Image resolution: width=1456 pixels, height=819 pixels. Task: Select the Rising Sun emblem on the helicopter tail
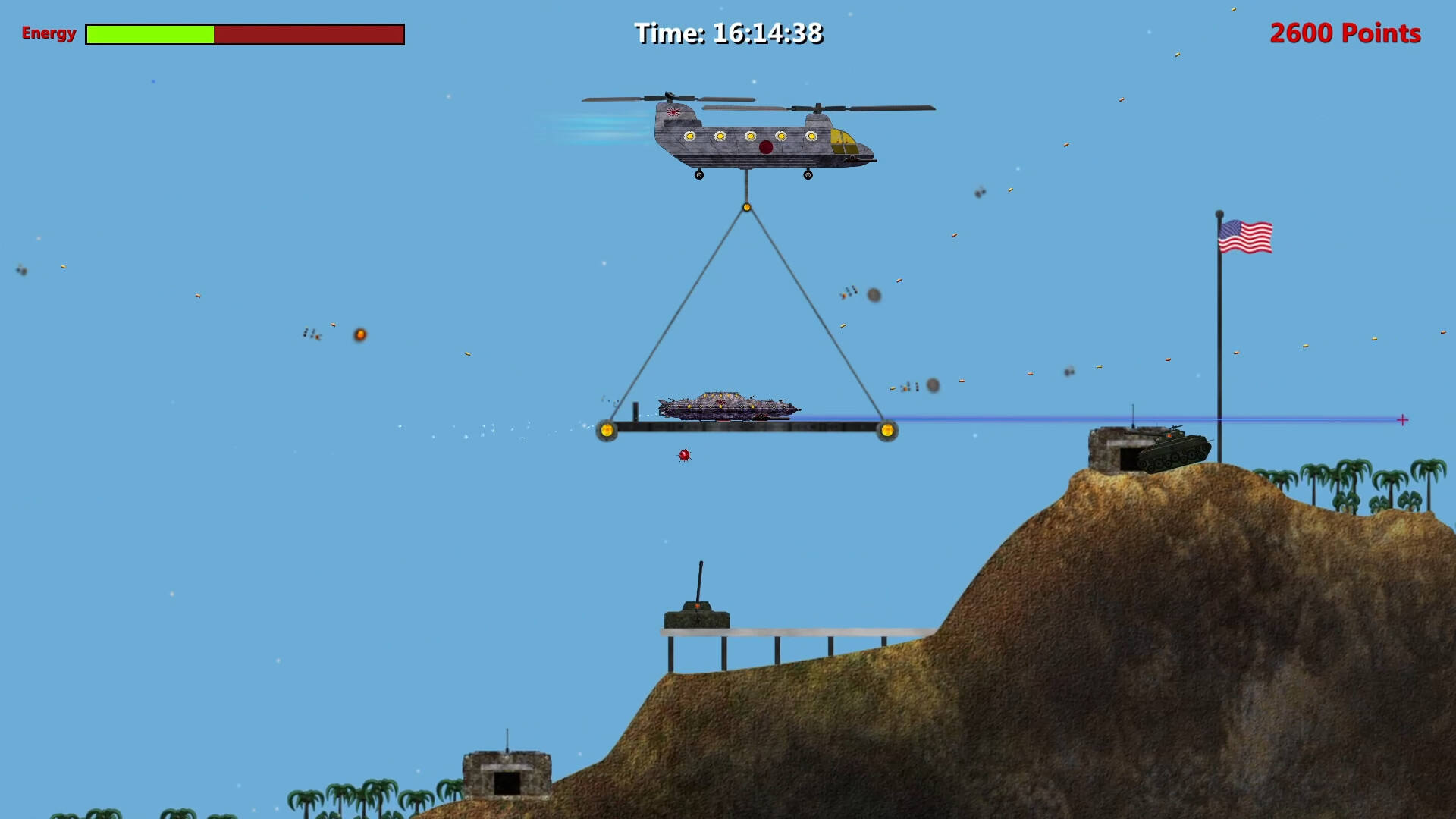coord(673,111)
